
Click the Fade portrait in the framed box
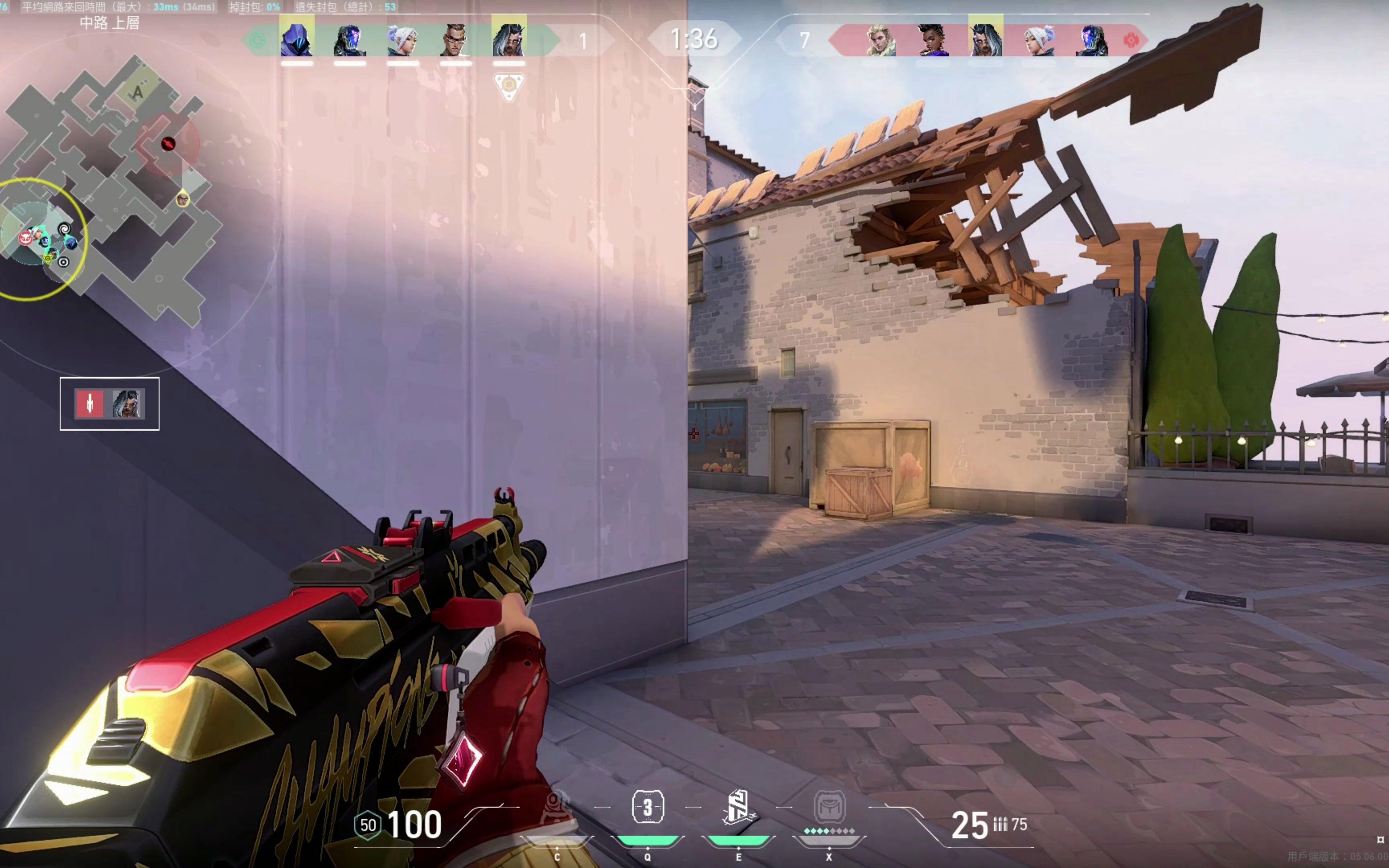[127, 403]
